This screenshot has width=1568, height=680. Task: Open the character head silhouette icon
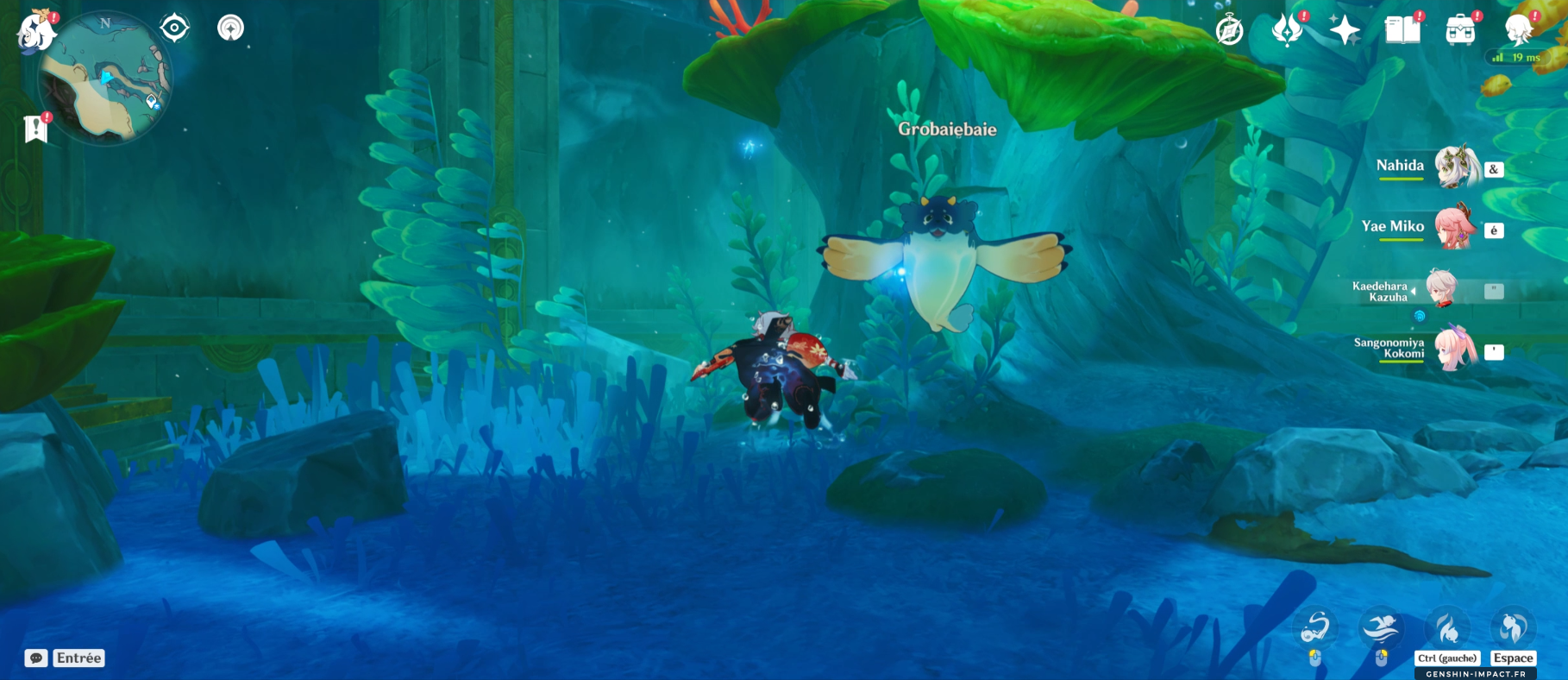click(1517, 30)
